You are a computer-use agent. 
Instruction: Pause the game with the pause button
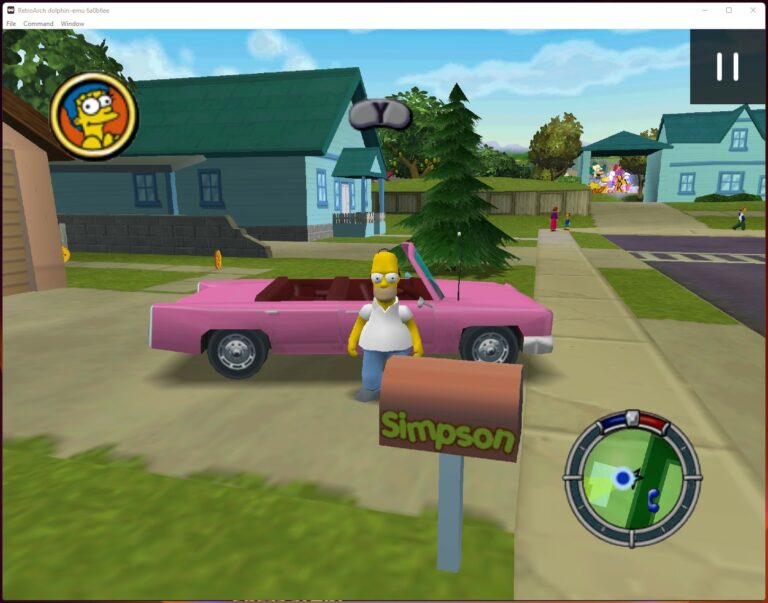[x=727, y=66]
